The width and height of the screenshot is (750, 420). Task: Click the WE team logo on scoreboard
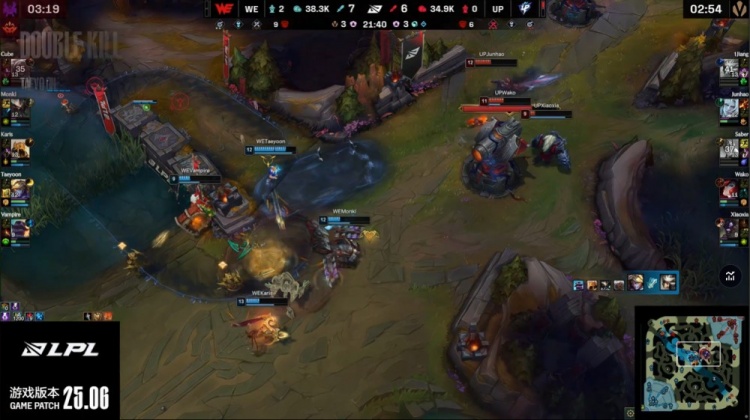[224, 8]
